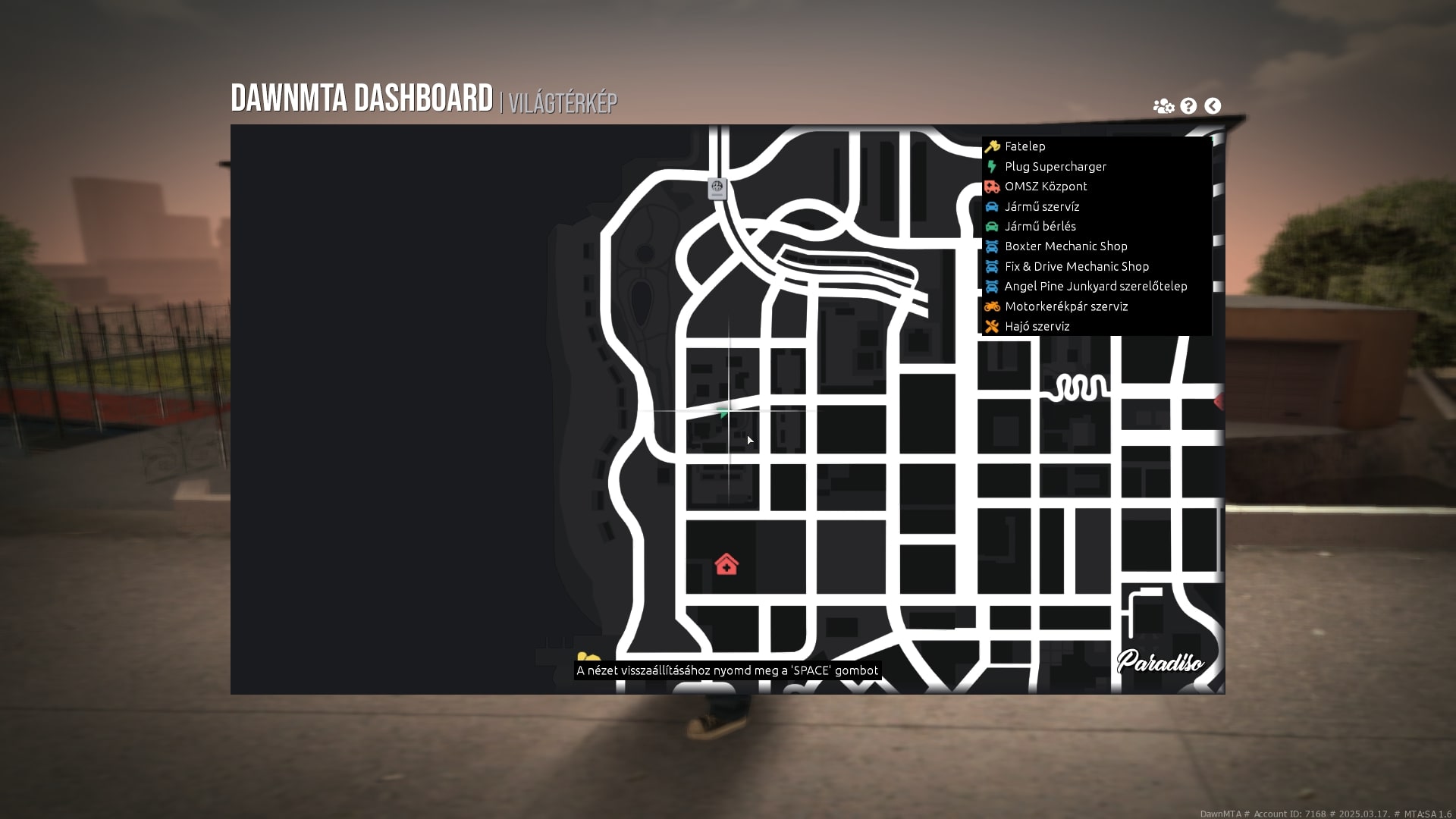1456x819 pixels.
Task: Select Motorkerékpár szerviz in the legend
Action: pyautogui.click(x=1065, y=306)
